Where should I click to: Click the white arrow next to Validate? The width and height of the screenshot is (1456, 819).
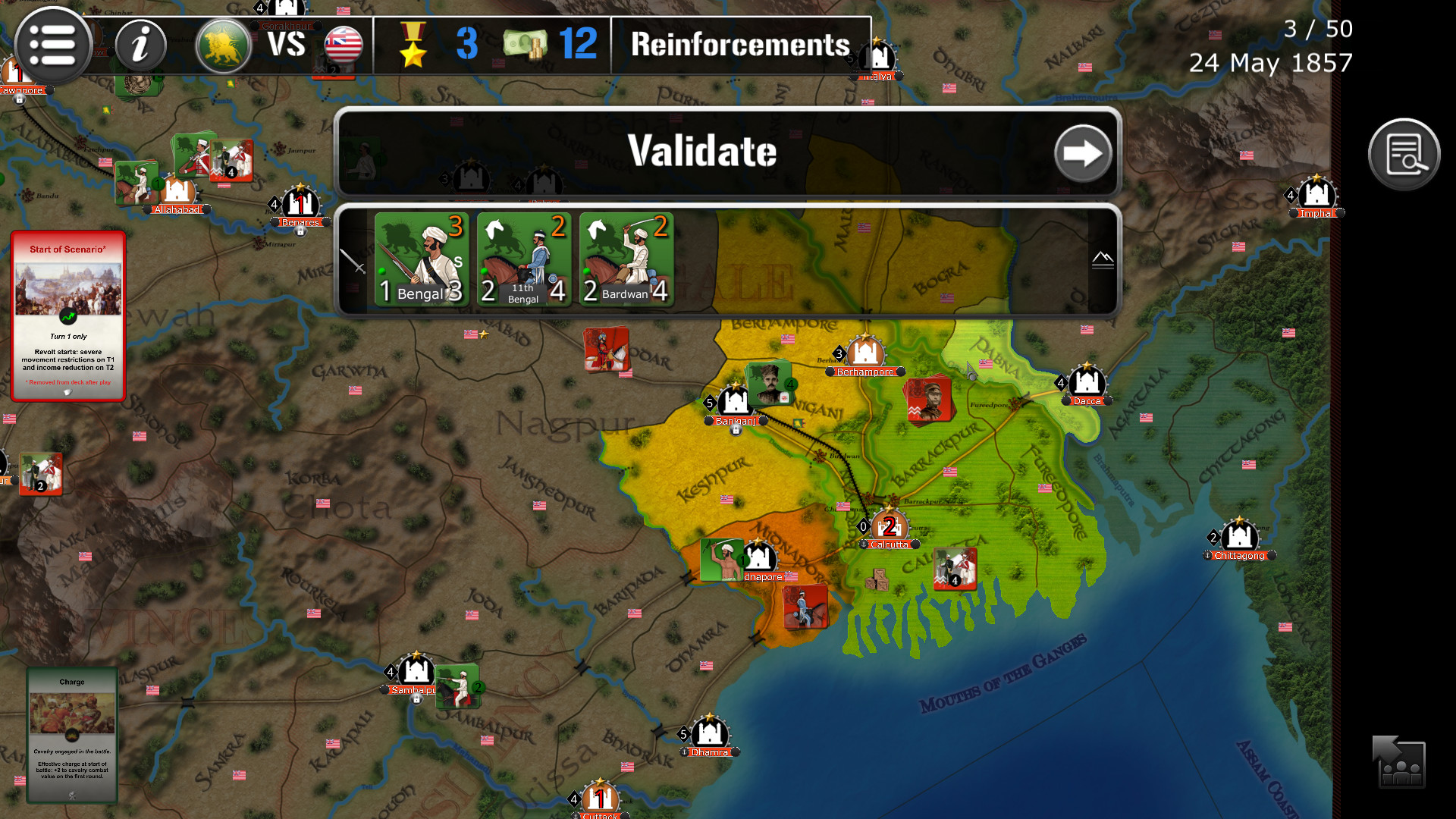coord(1084,152)
